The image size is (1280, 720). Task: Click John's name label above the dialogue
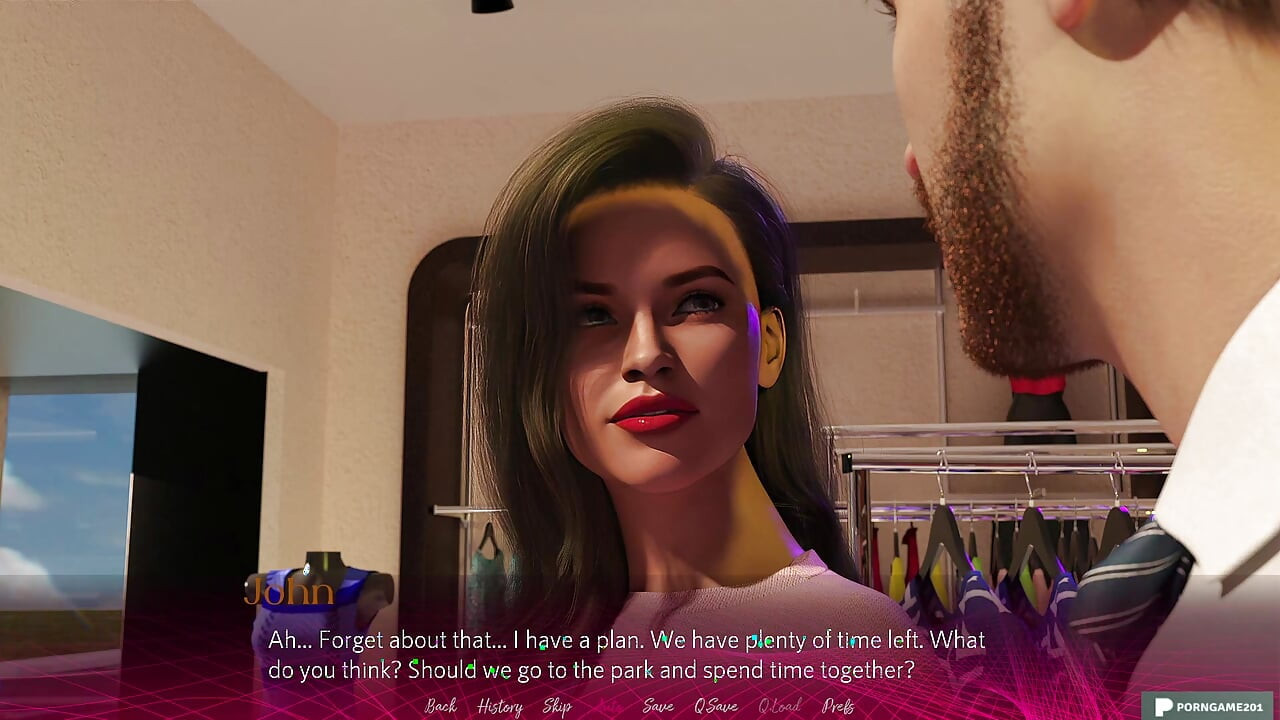(291, 592)
